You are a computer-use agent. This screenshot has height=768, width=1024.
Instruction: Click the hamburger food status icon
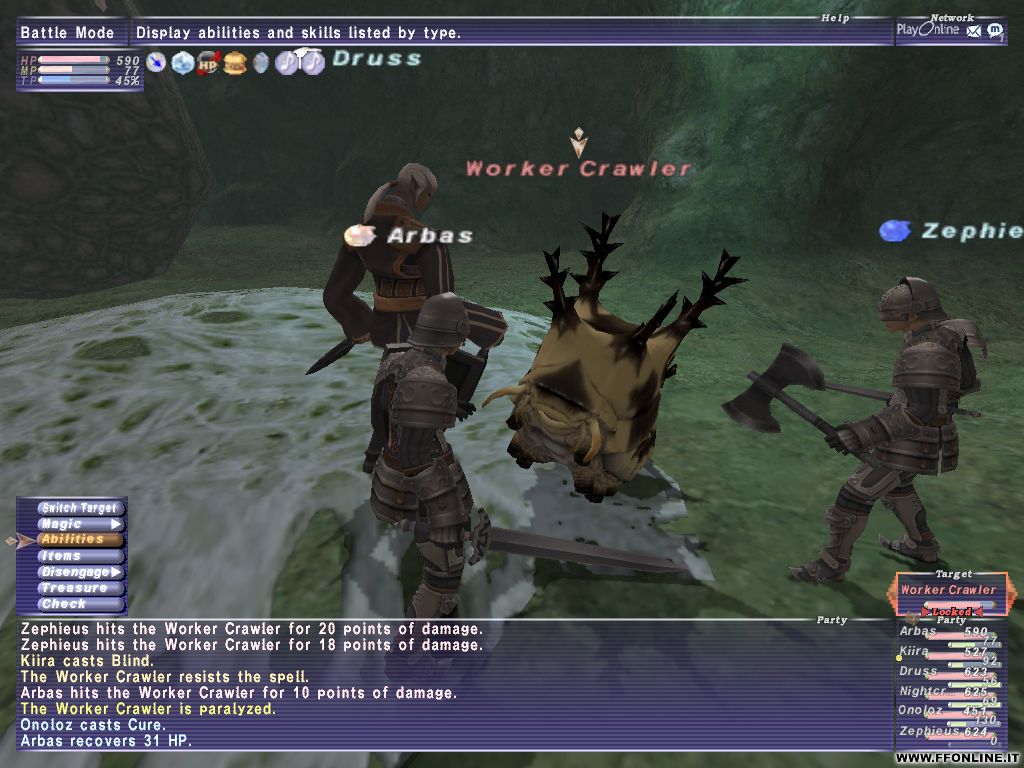pos(235,63)
